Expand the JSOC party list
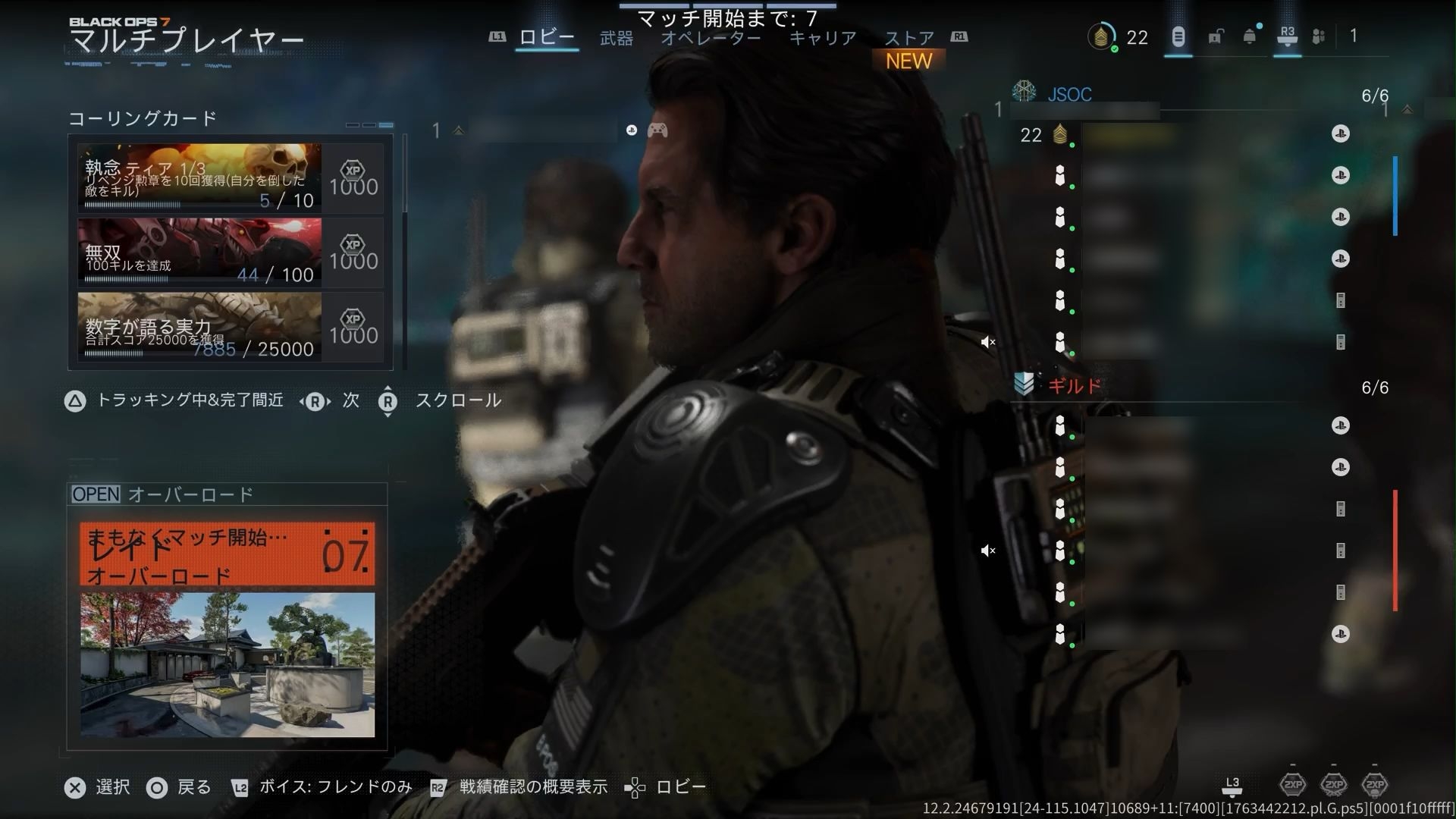This screenshot has height=819, width=1456. click(x=1376, y=94)
